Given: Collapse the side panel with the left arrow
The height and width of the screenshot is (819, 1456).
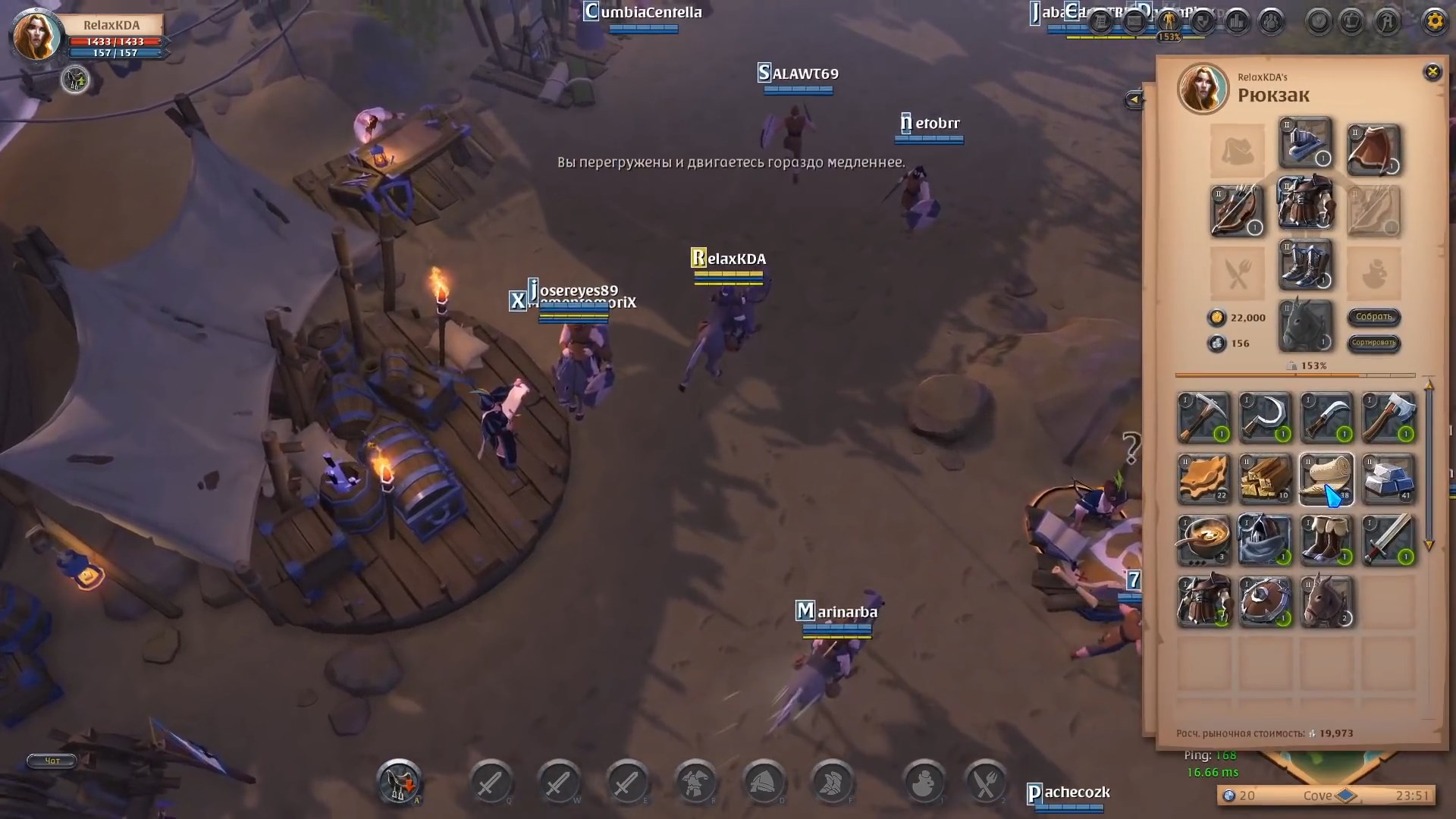Looking at the screenshot, I should click(x=1134, y=99).
